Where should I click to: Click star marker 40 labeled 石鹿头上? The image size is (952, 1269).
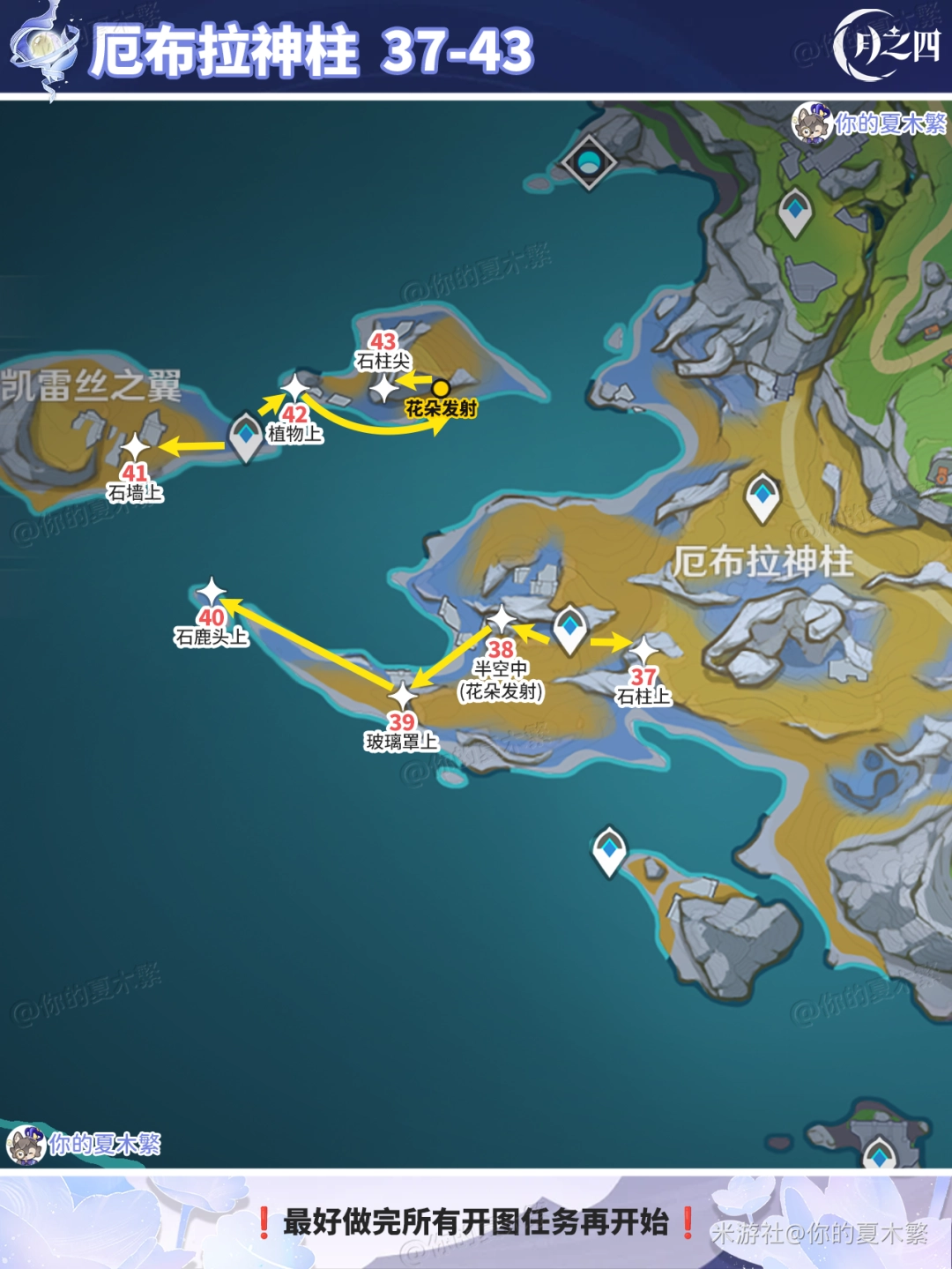(212, 592)
